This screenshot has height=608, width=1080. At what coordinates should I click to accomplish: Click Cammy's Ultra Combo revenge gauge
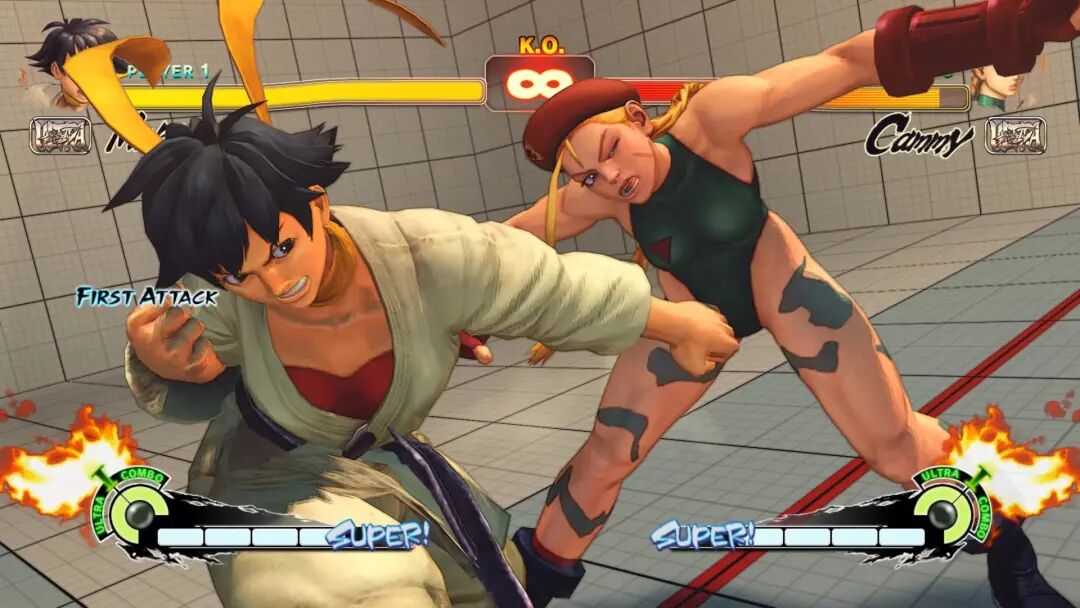point(944,510)
